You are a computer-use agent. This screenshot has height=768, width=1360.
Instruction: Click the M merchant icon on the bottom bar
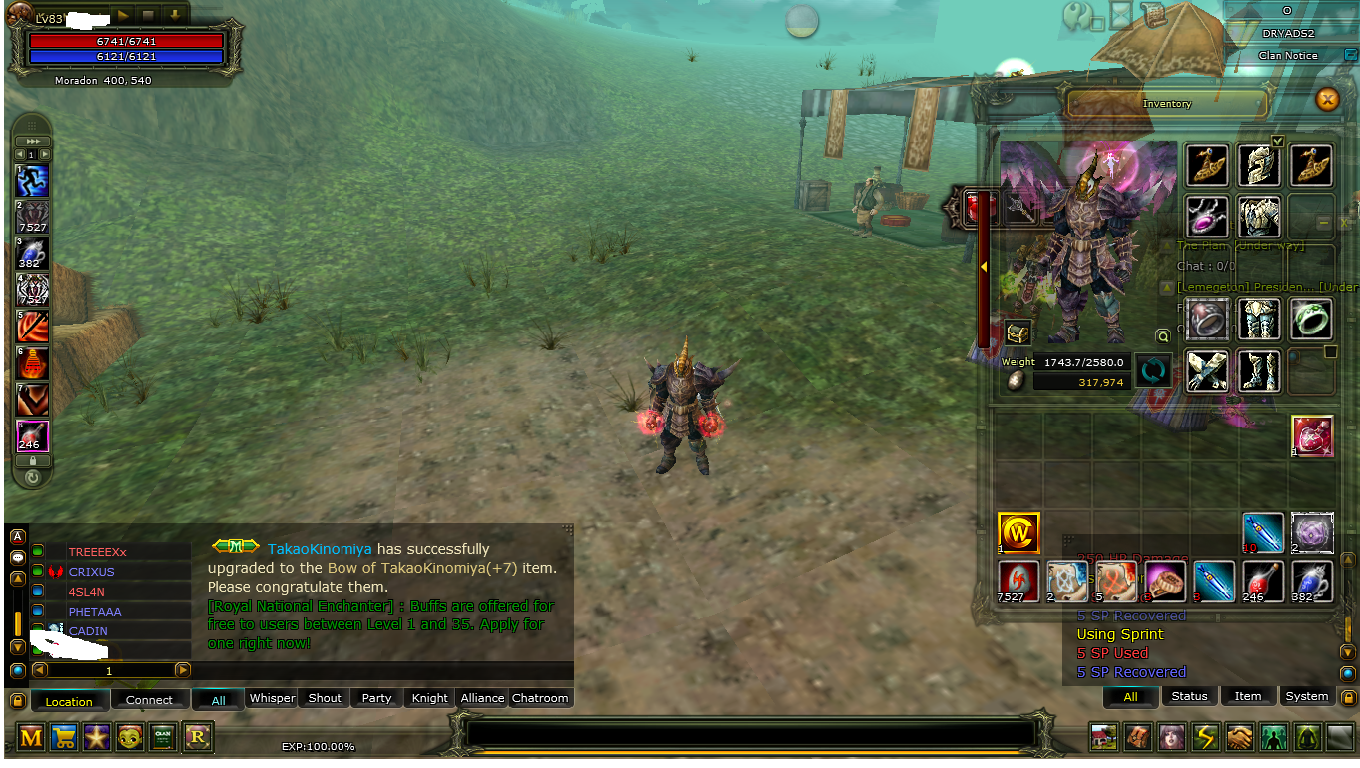[32, 737]
